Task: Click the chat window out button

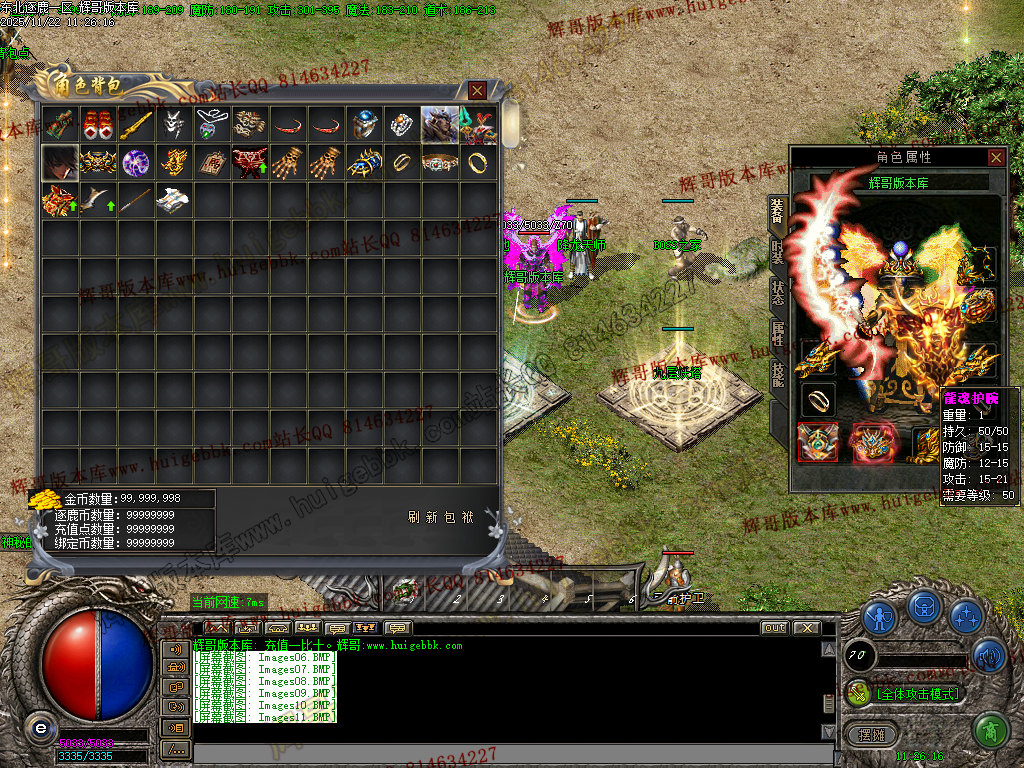Action: point(774,628)
